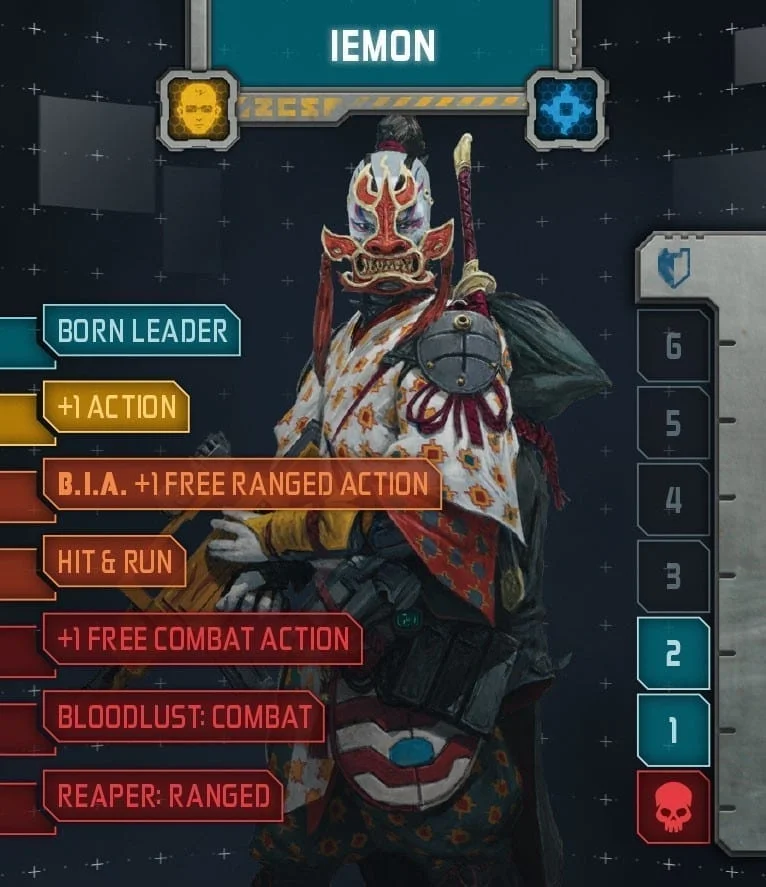Select level 2 on the track
The width and height of the screenshot is (766, 887).
(x=673, y=653)
